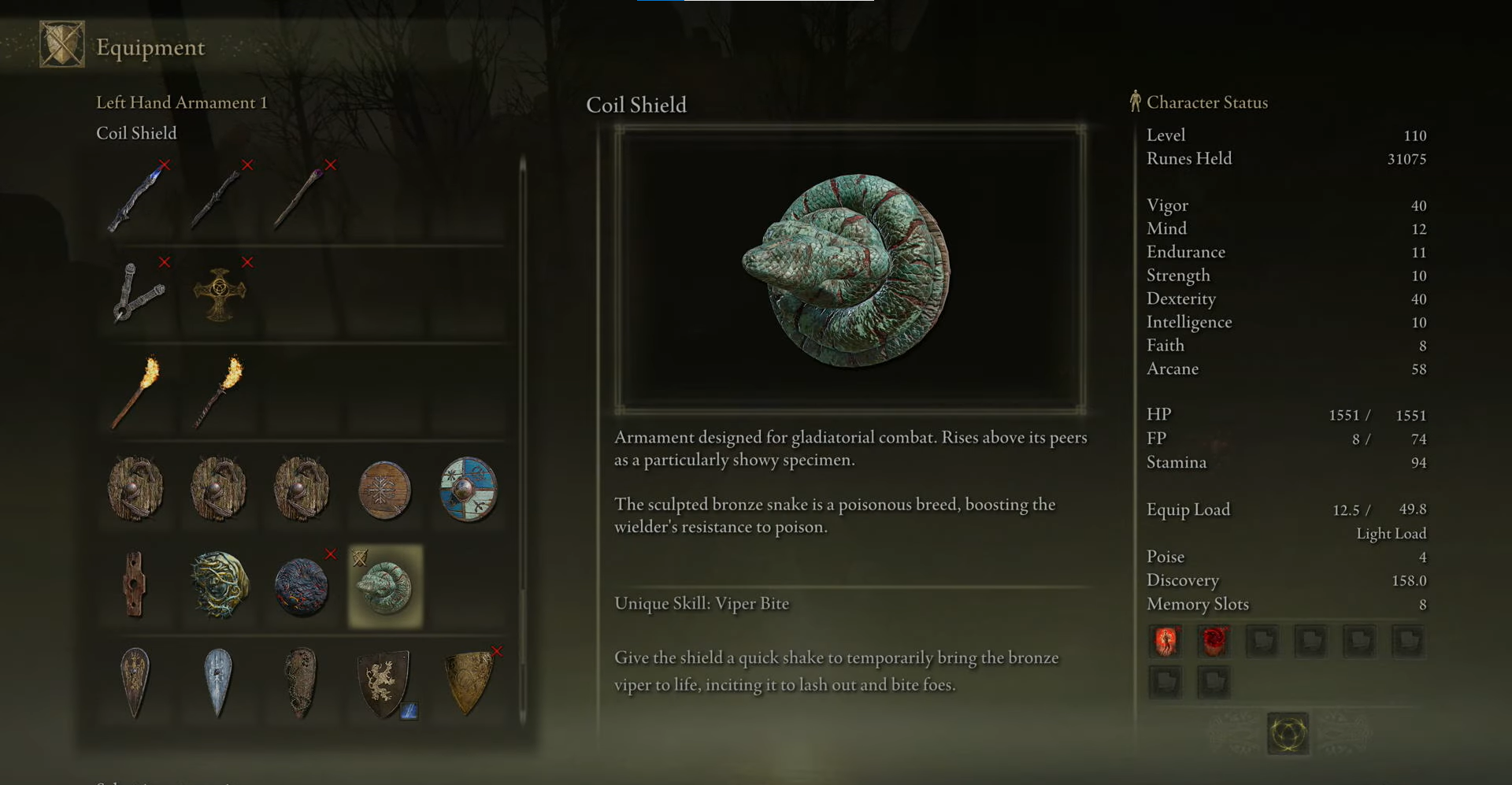
Task: Click the Left Hand Armament 1 heading
Action: [182, 102]
